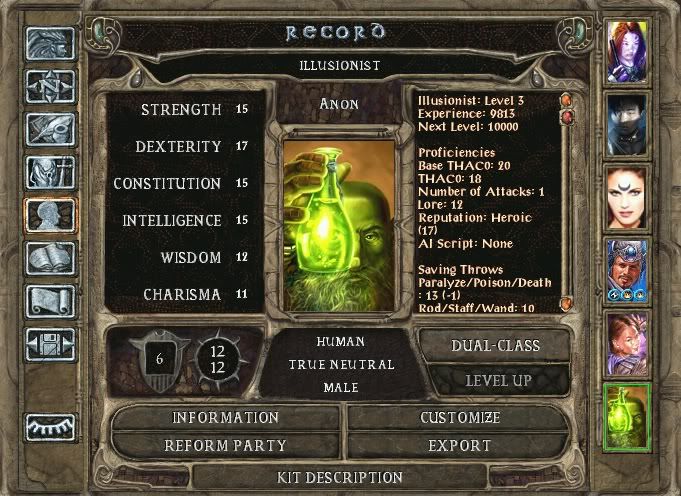Select the blue-helmeted bearded warrior portrait
This screenshot has height=496, width=681.
point(629,268)
